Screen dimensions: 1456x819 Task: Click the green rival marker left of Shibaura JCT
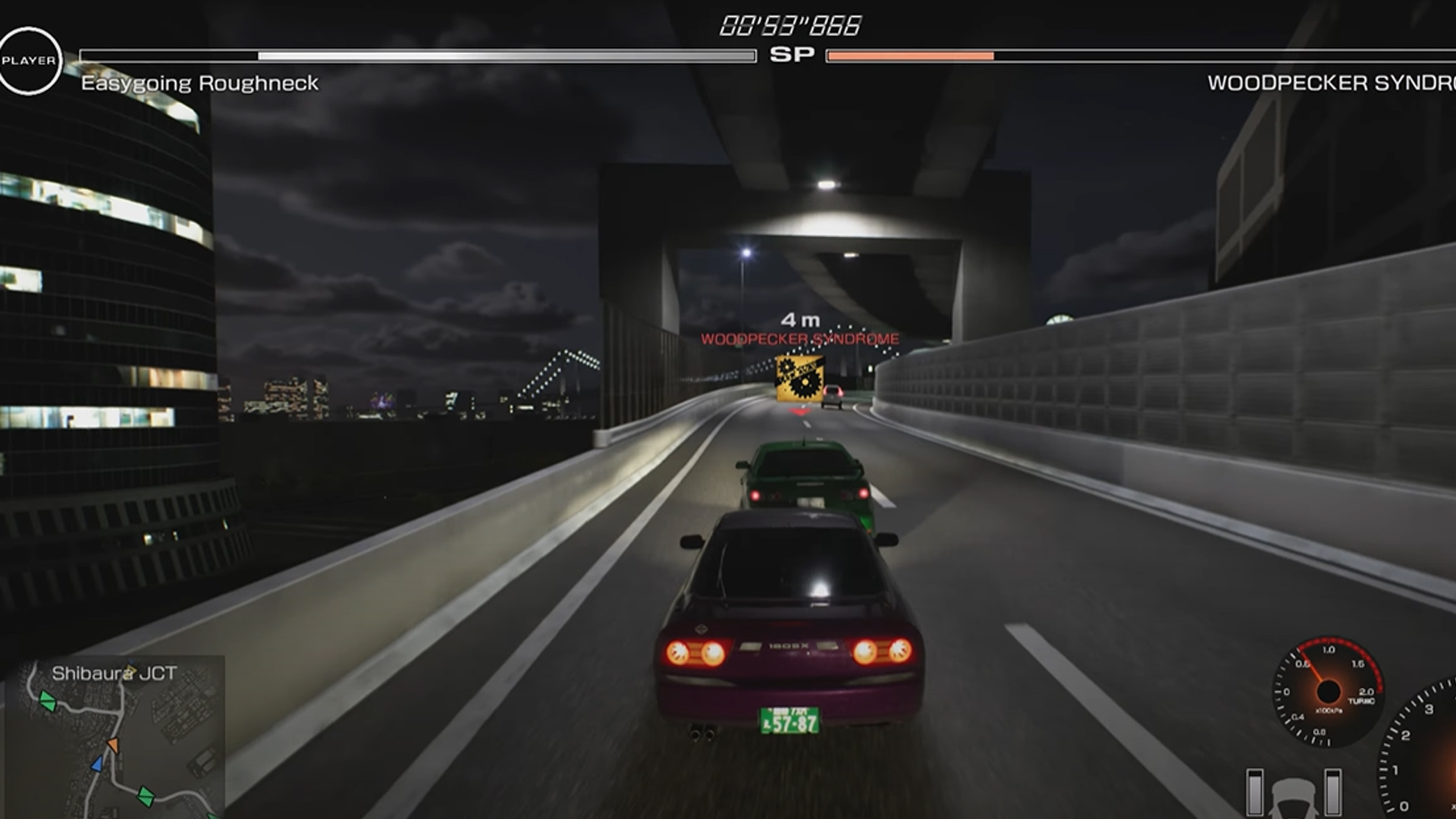(48, 701)
